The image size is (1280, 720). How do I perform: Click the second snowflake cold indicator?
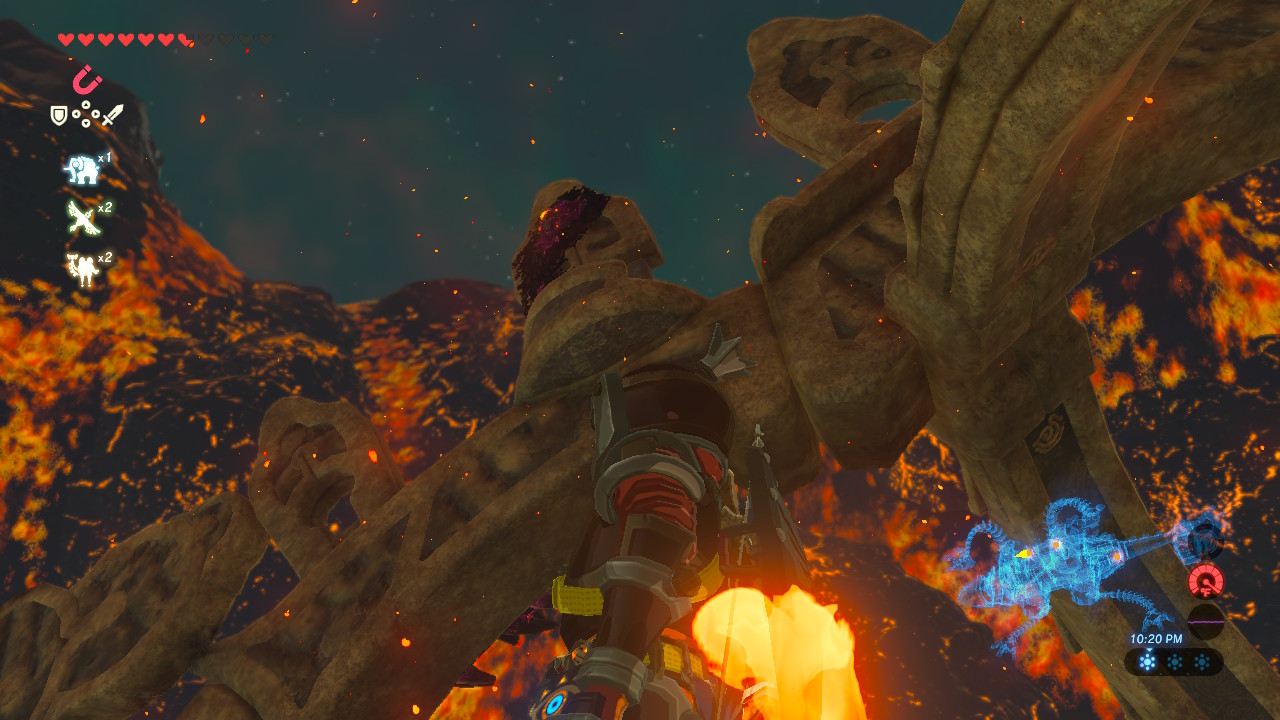(1175, 662)
